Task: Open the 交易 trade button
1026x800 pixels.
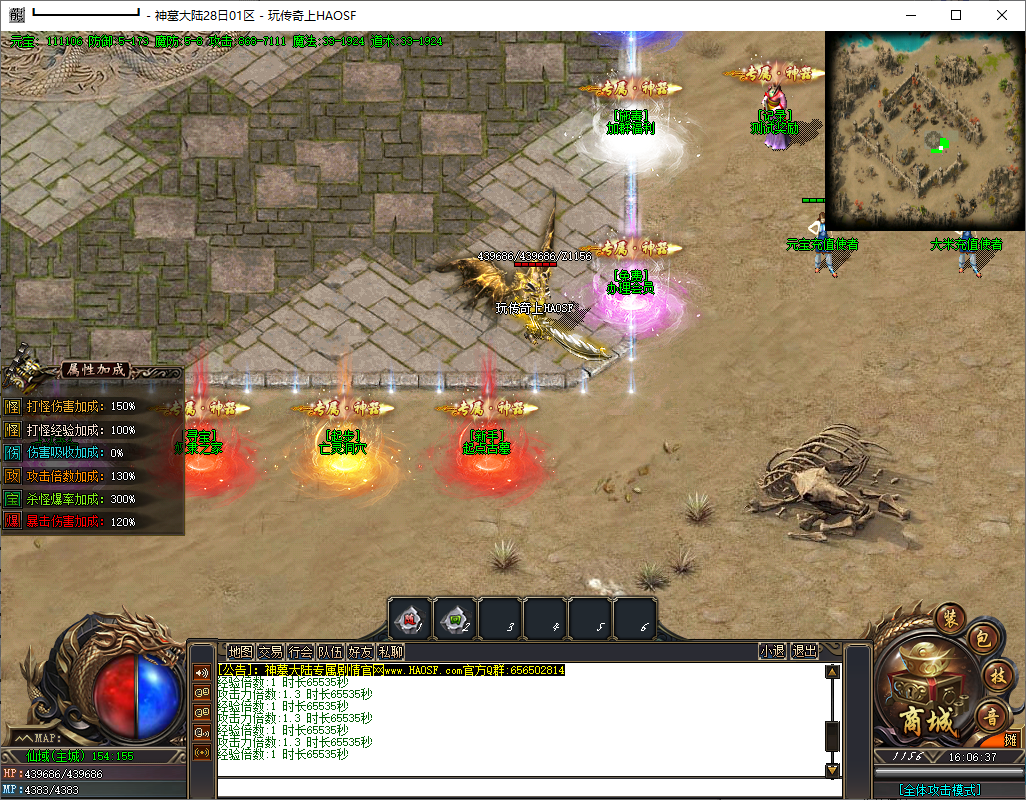Action: tap(270, 651)
